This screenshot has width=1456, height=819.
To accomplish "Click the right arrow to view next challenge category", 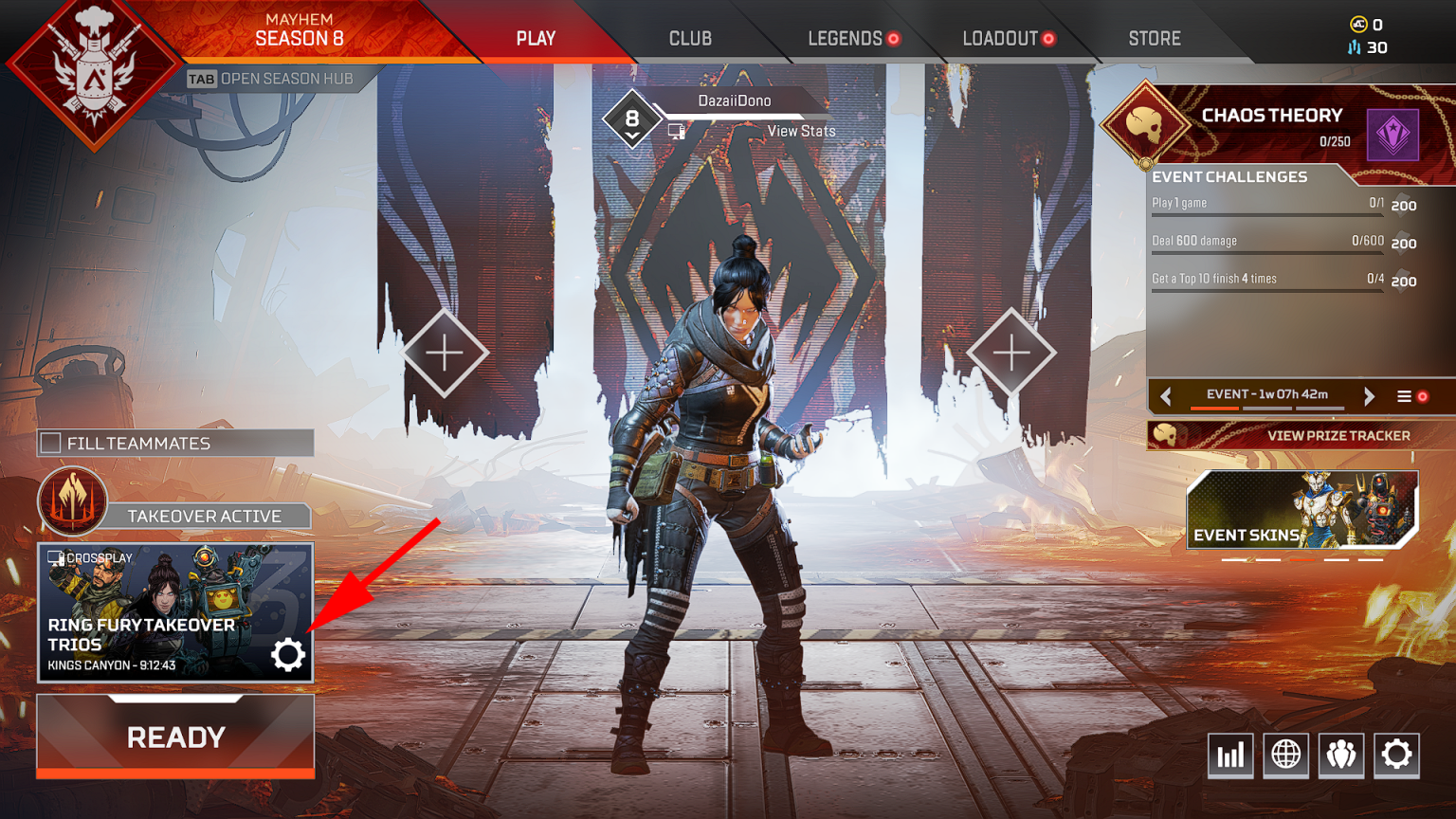I will (1370, 395).
